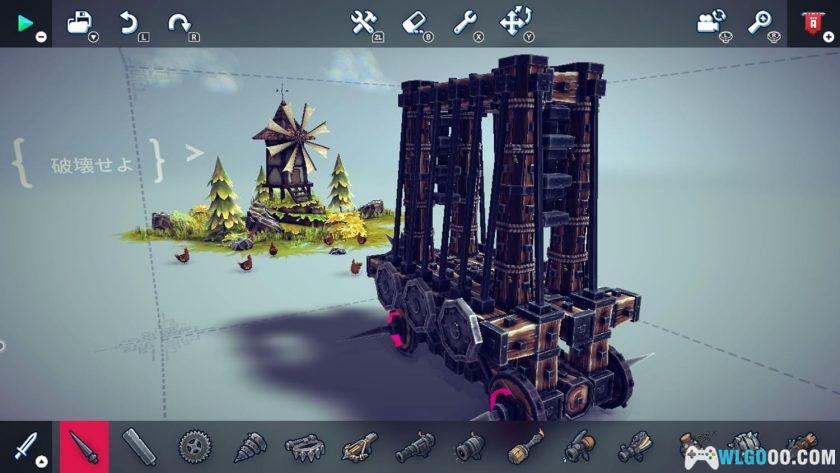Choose the crossbow block

click(x=360, y=446)
